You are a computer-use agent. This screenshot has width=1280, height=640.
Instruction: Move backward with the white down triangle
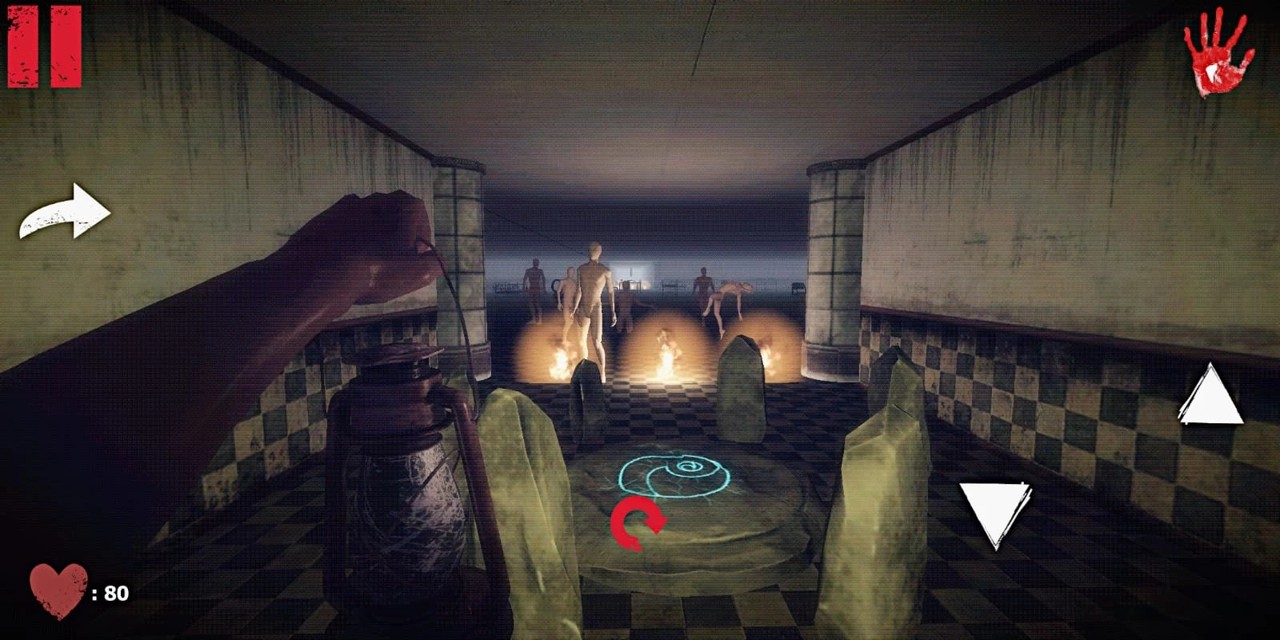[x=995, y=511]
